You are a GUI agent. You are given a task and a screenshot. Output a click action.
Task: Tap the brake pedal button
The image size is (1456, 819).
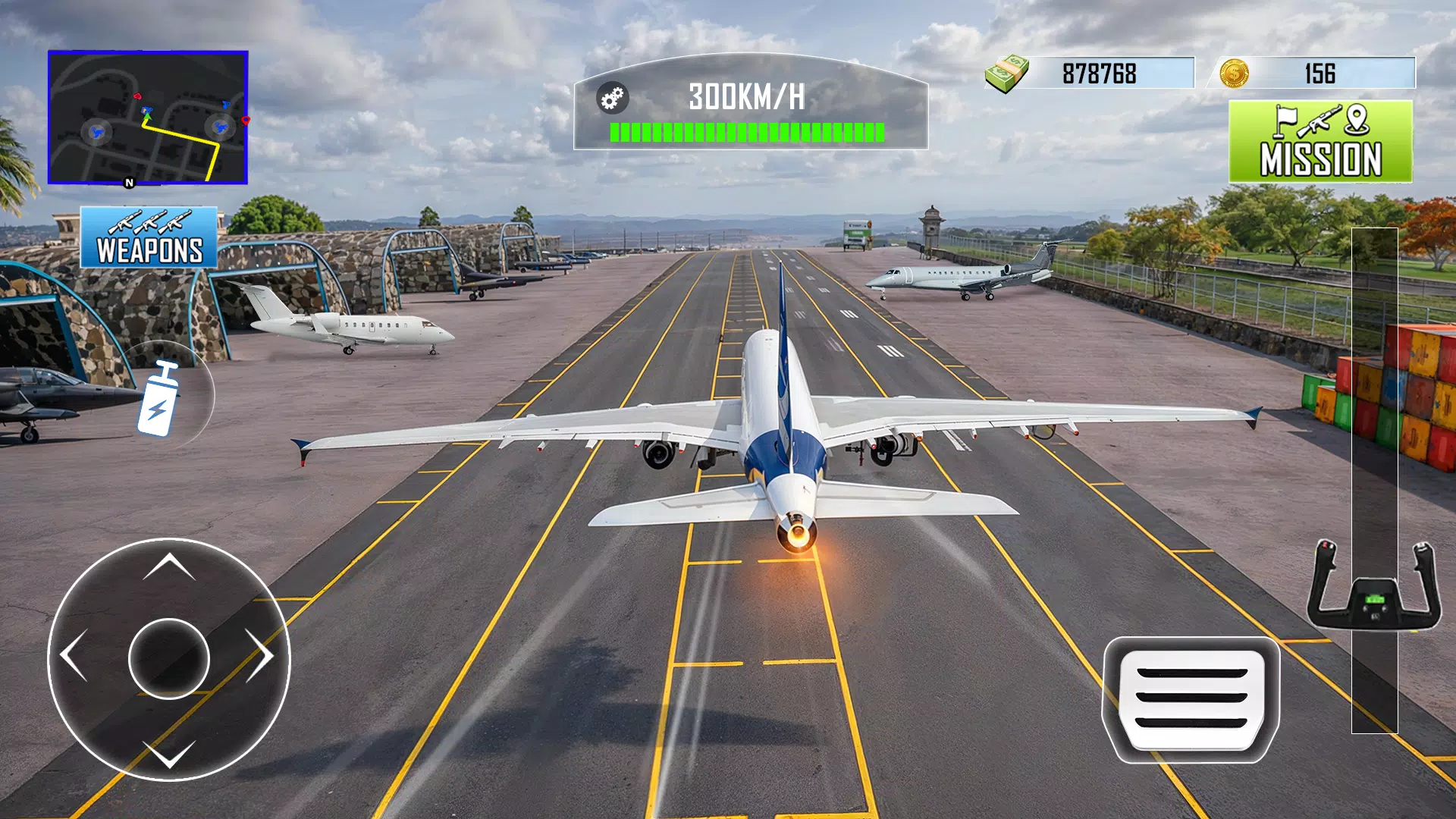pos(1191,699)
